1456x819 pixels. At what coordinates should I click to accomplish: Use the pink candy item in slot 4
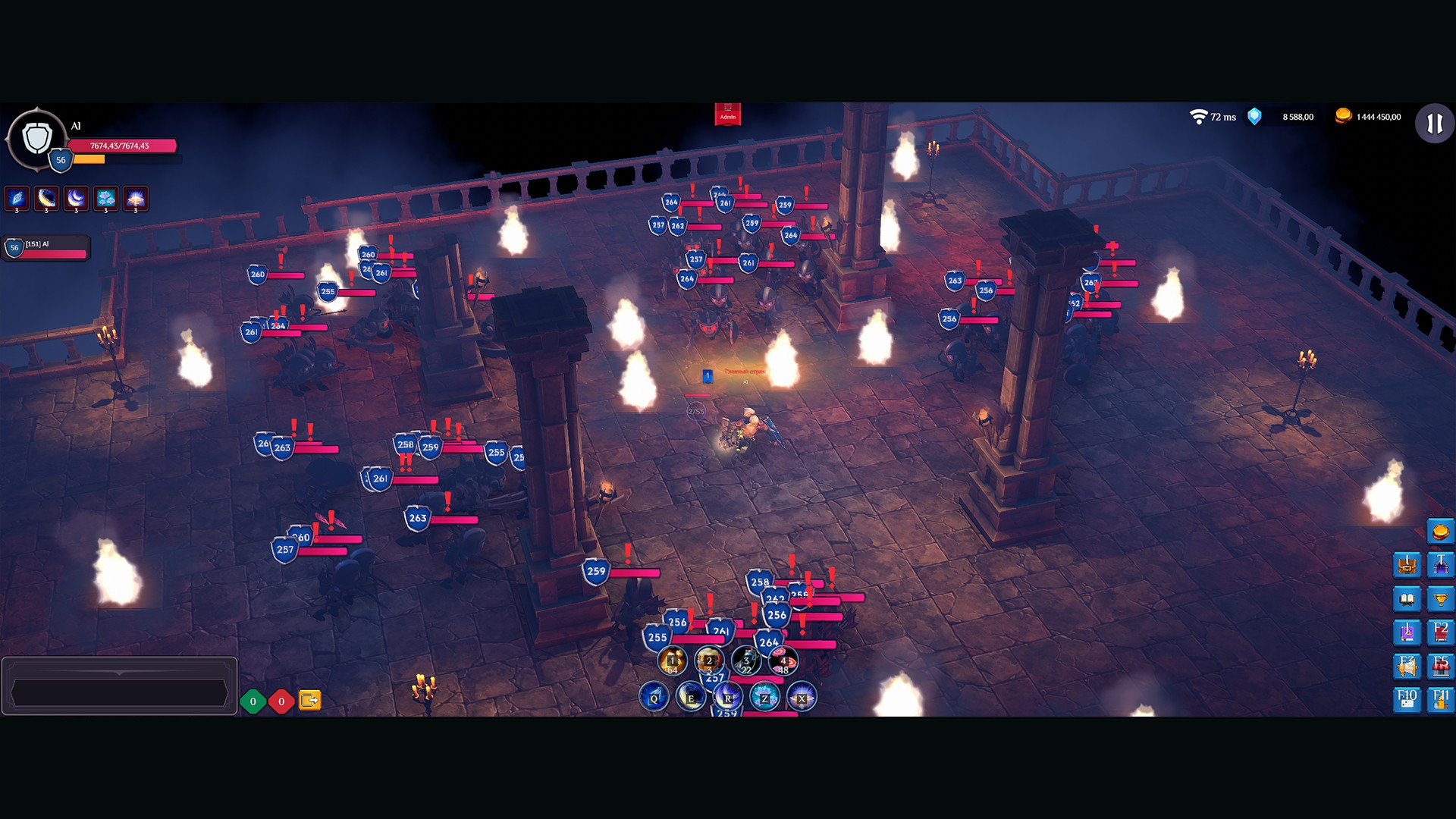click(783, 661)
